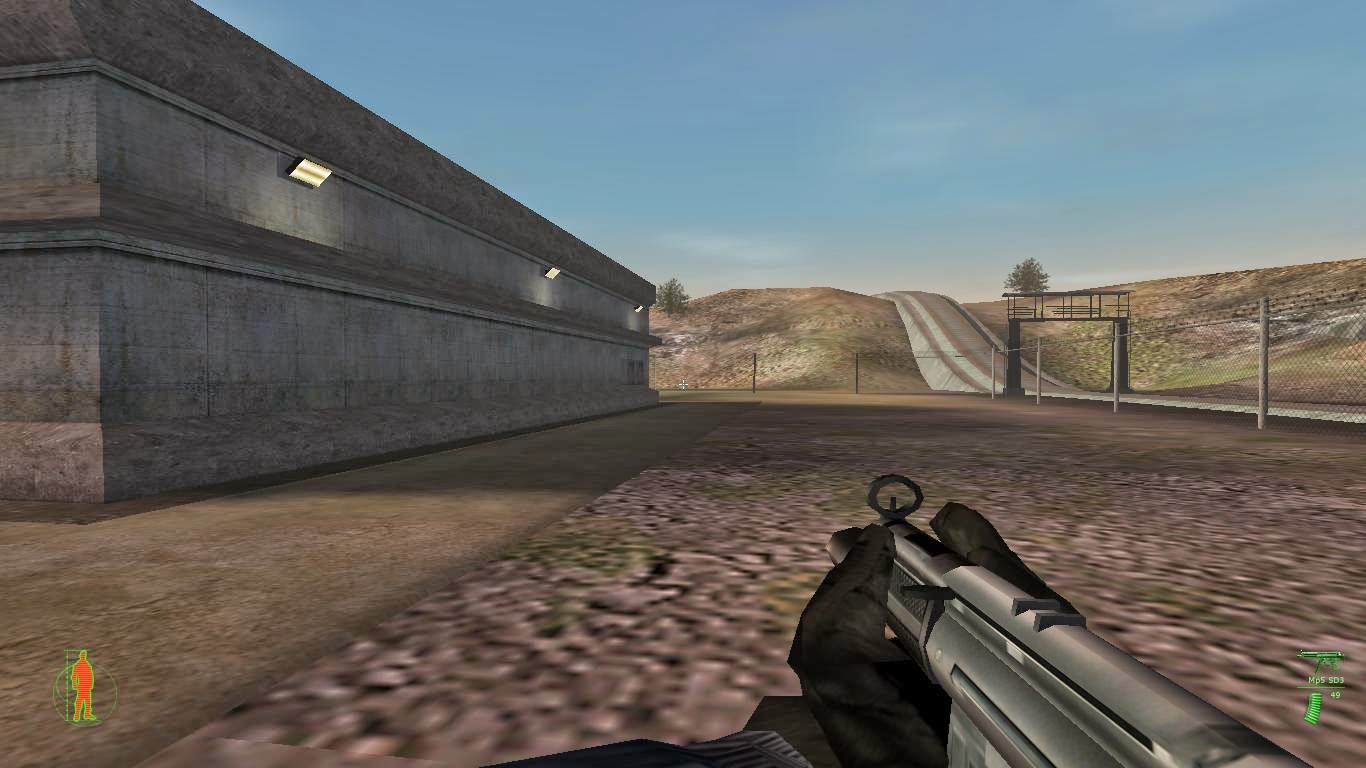The image size is (1366, 768).
Task: Click the middle wall lamp fixture
Action: 552,271
